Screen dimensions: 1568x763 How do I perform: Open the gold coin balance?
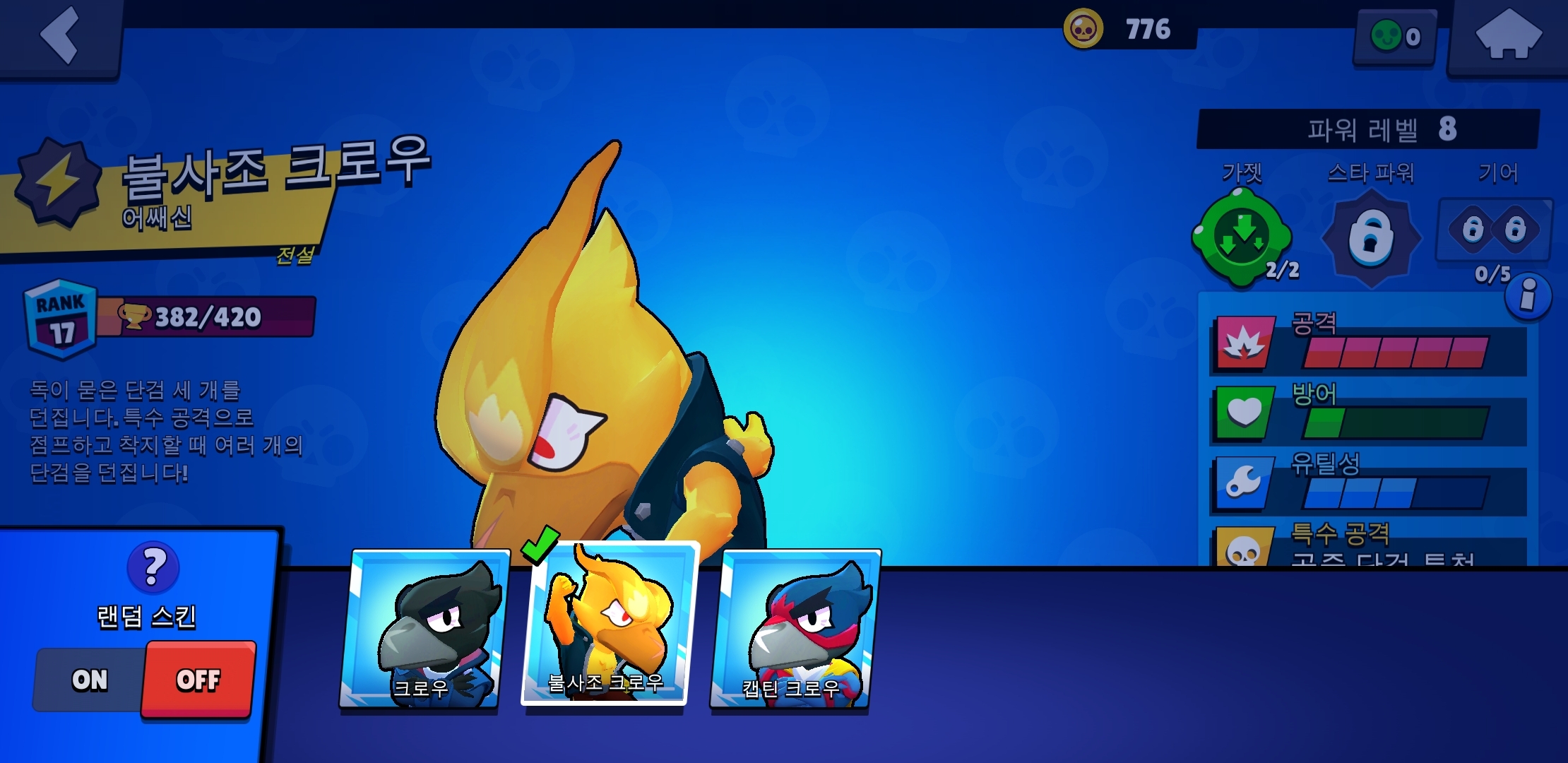click(x=1129, y=30)
